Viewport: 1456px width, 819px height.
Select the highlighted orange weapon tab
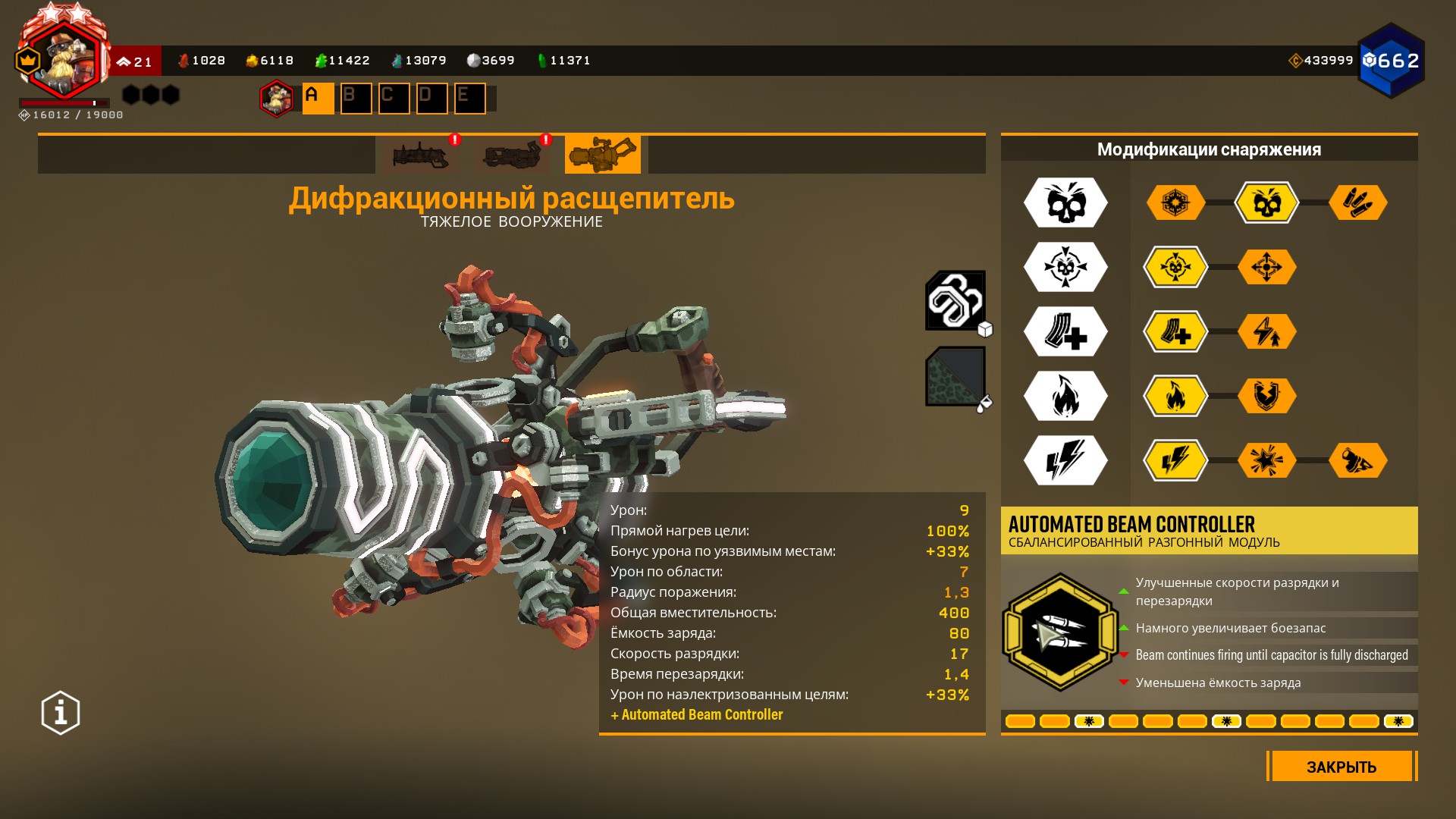pos(603,155)
